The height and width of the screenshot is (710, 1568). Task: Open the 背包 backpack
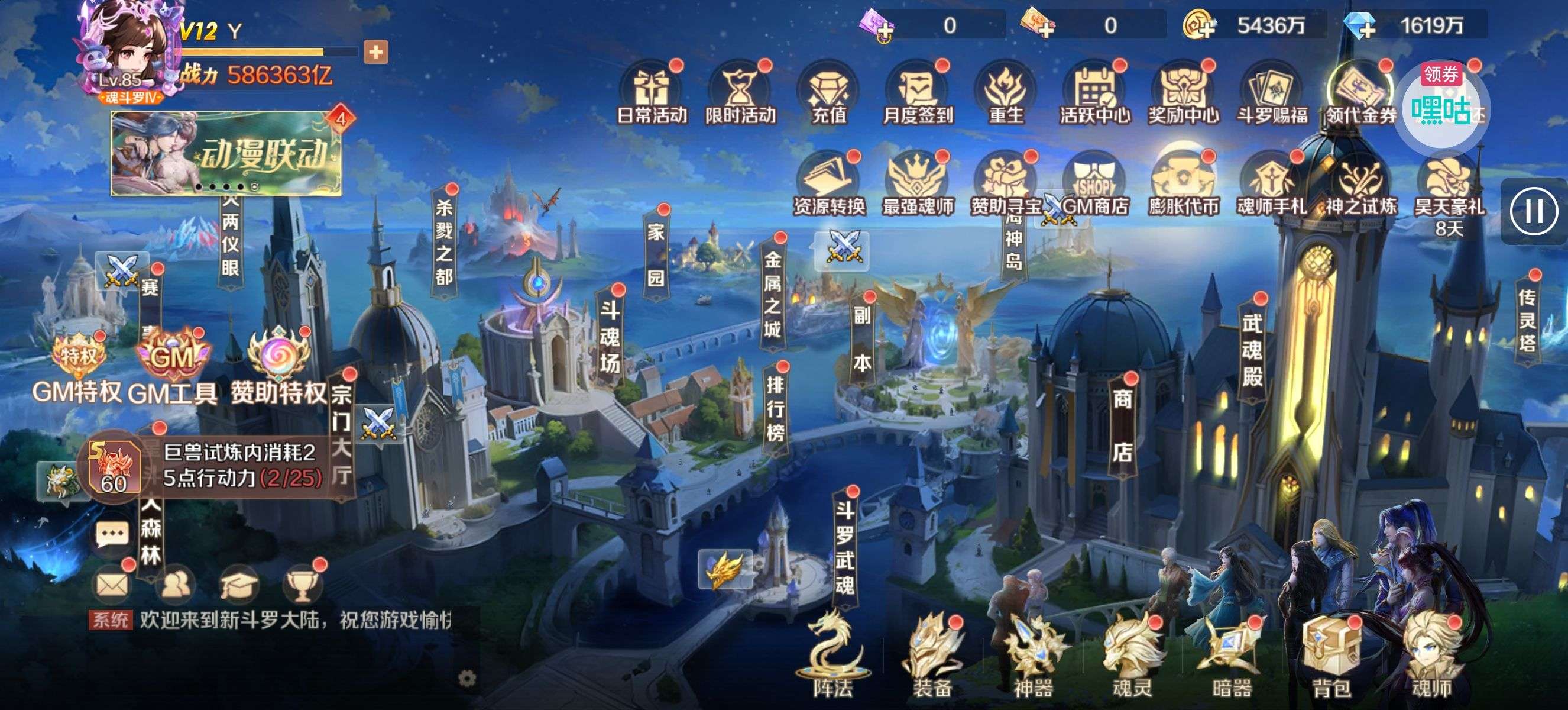coord(1331,659)
